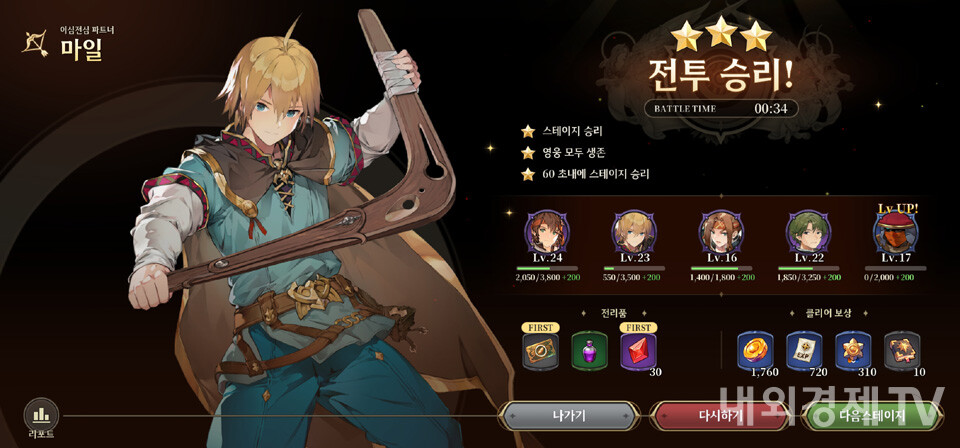Image resolution: width=960 pixels, height=448 pixels.
Task: Inspect the green potion loot item
Action: pos(589,351)
